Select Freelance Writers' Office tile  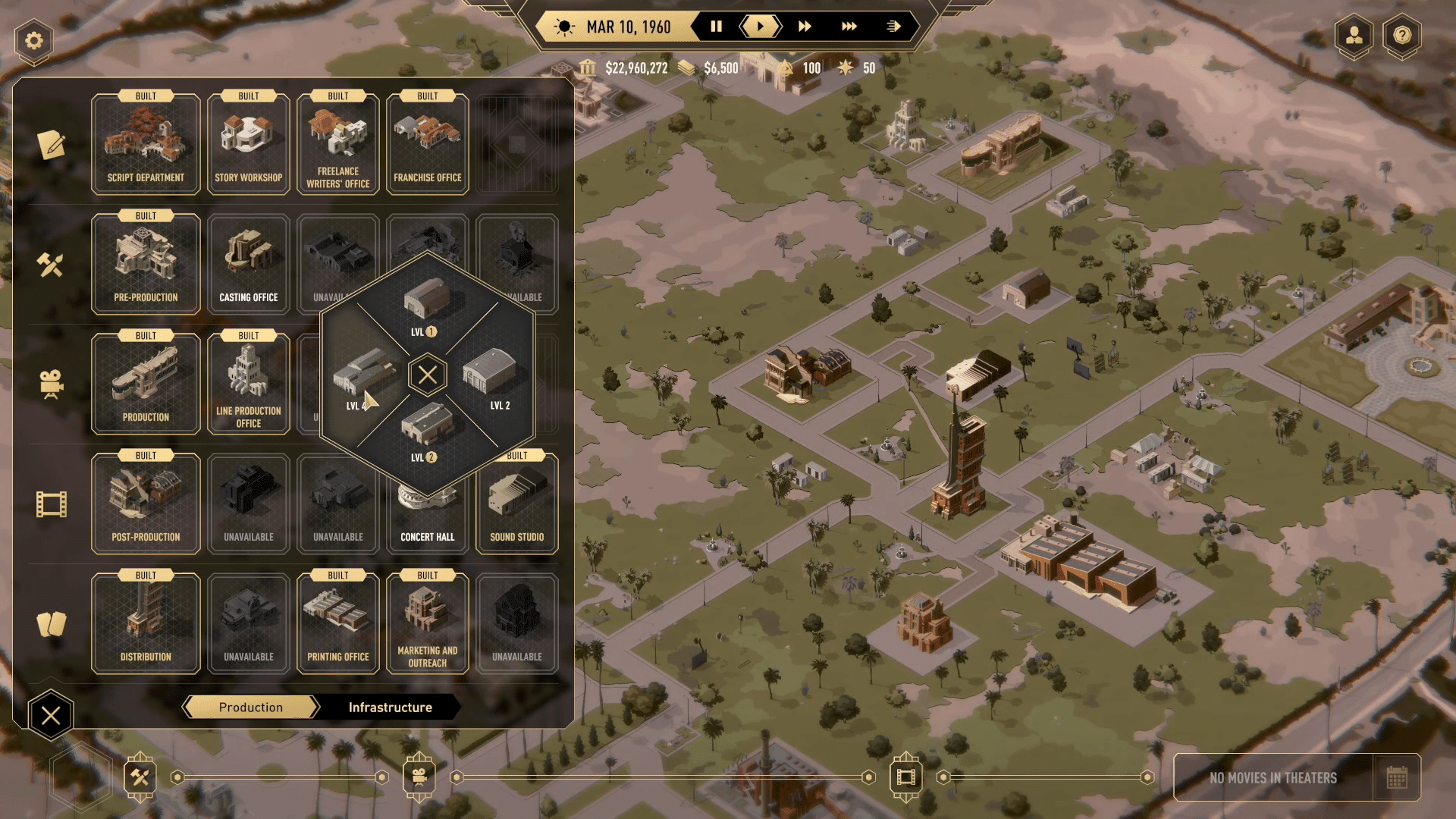(x=338, y=144)
